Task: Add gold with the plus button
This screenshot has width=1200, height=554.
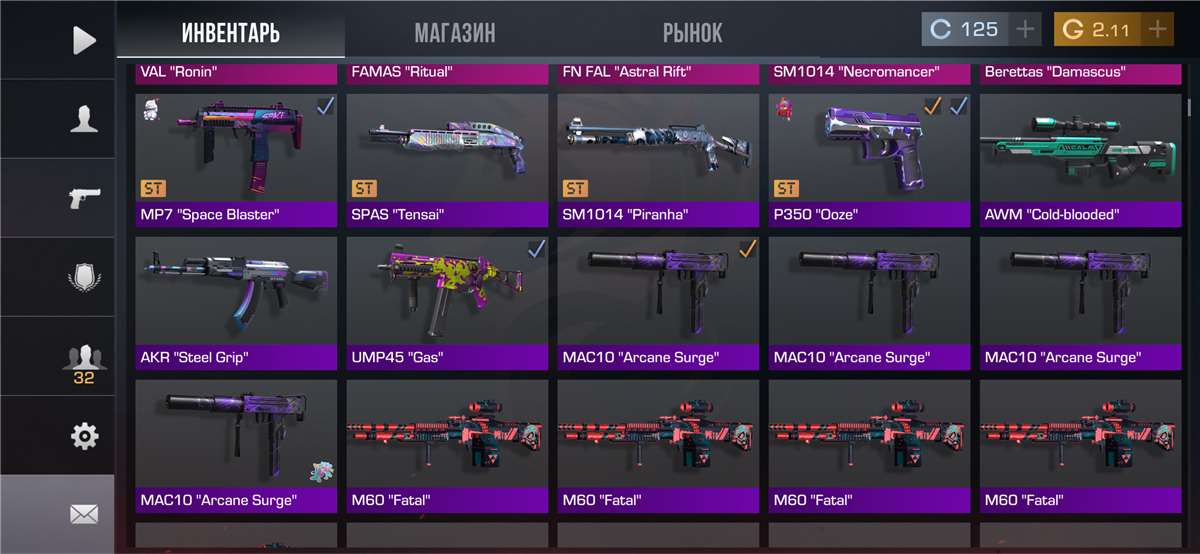Action: click(x=1157, y=29)
